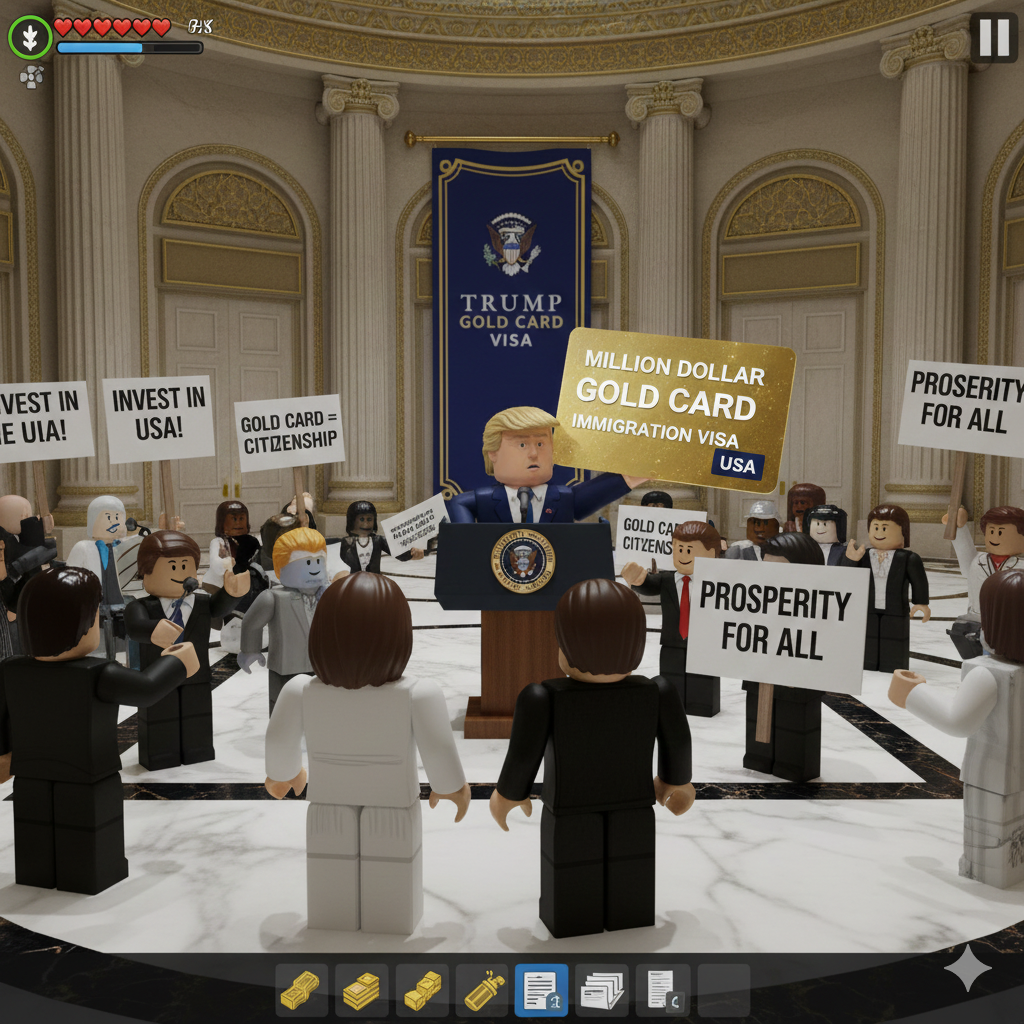Viewport: 1024px width, 1024px height.
Task: Pause the game with the pause button
Action: (x=993, y=38)
